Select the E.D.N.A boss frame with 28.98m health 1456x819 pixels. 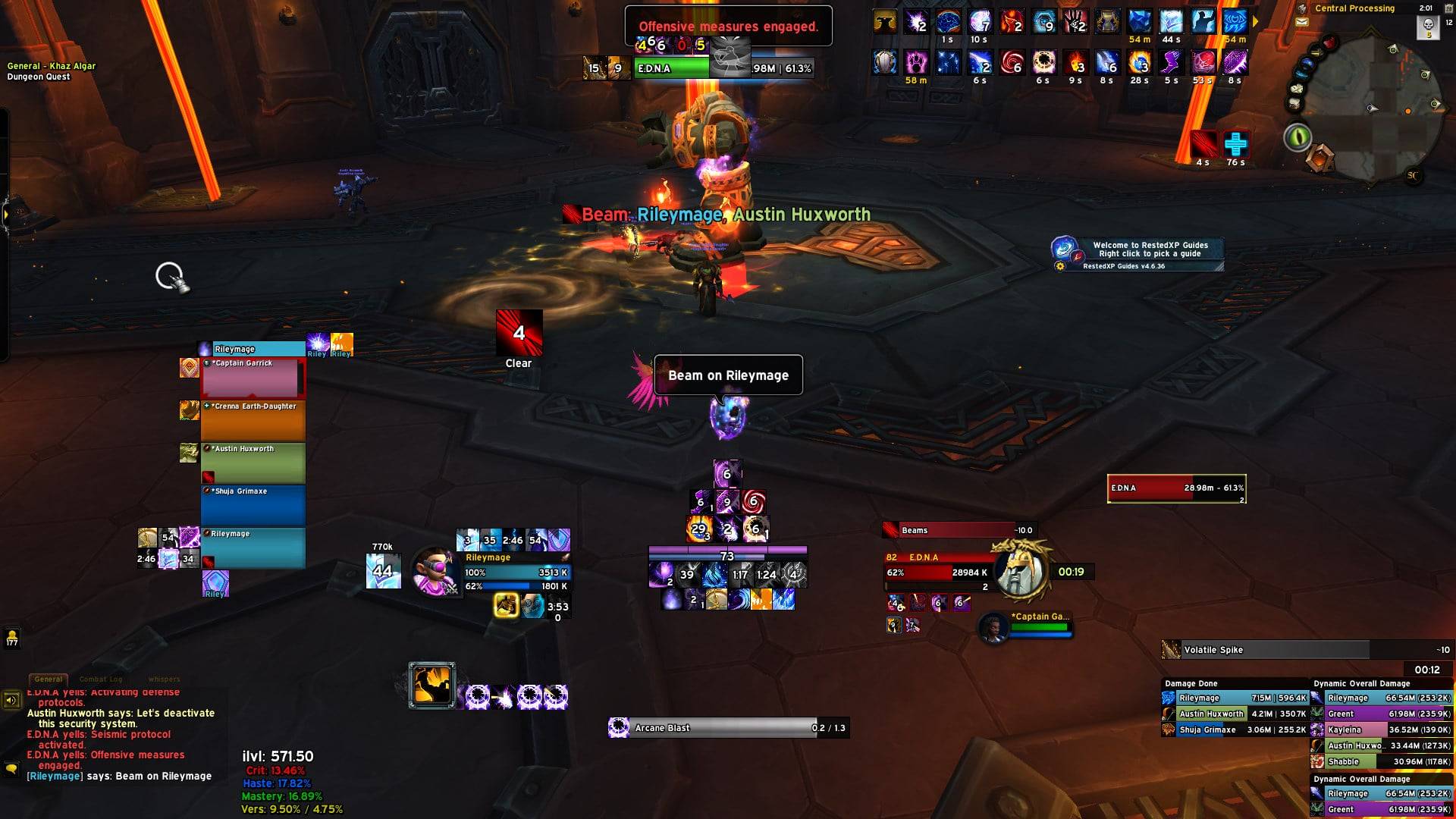1176,488
